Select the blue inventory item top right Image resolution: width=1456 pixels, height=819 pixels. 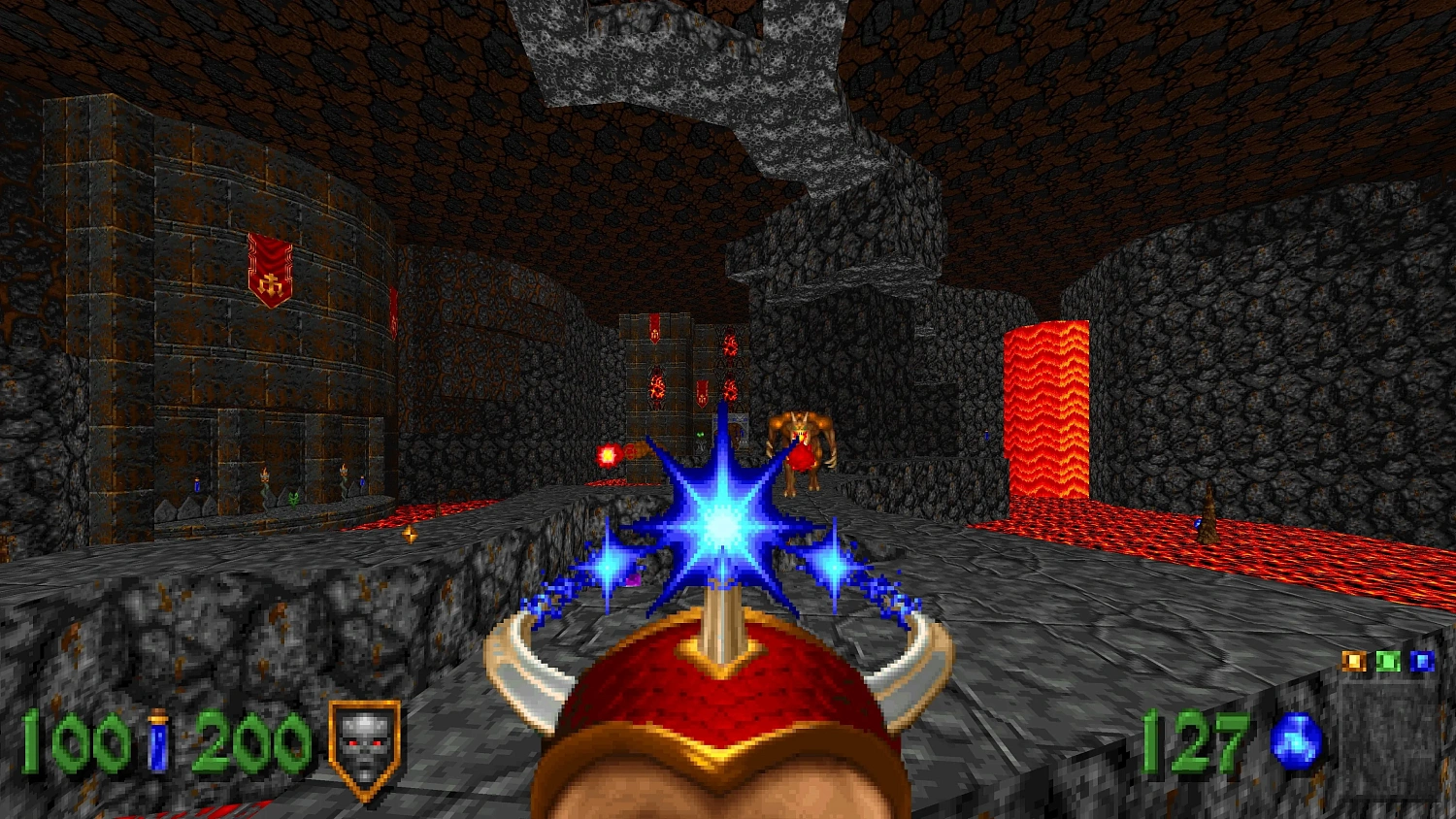tap(1422, 661)
